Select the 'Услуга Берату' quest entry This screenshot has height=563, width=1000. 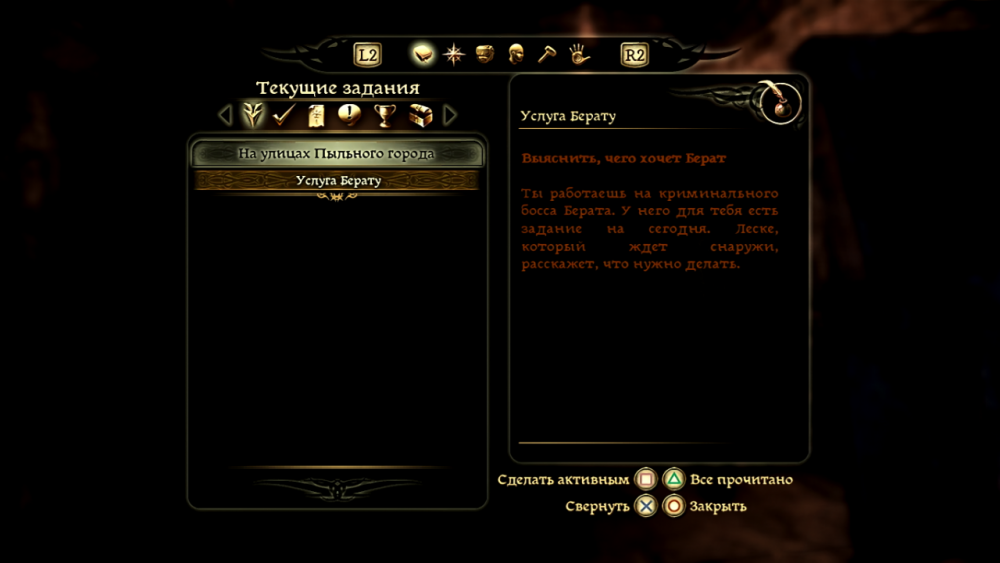pos(338,181)
